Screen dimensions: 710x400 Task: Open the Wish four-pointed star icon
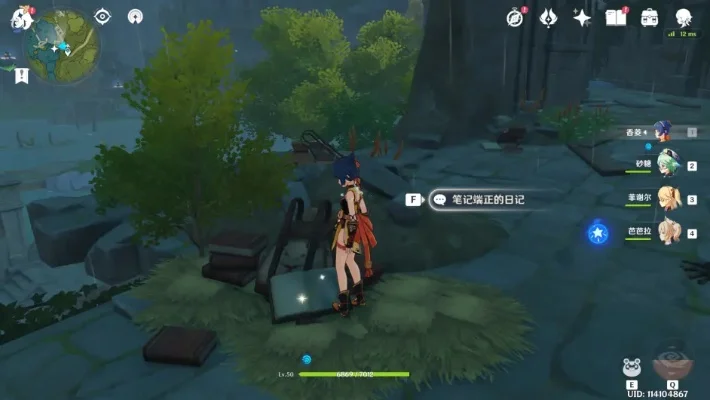point(581,17)
